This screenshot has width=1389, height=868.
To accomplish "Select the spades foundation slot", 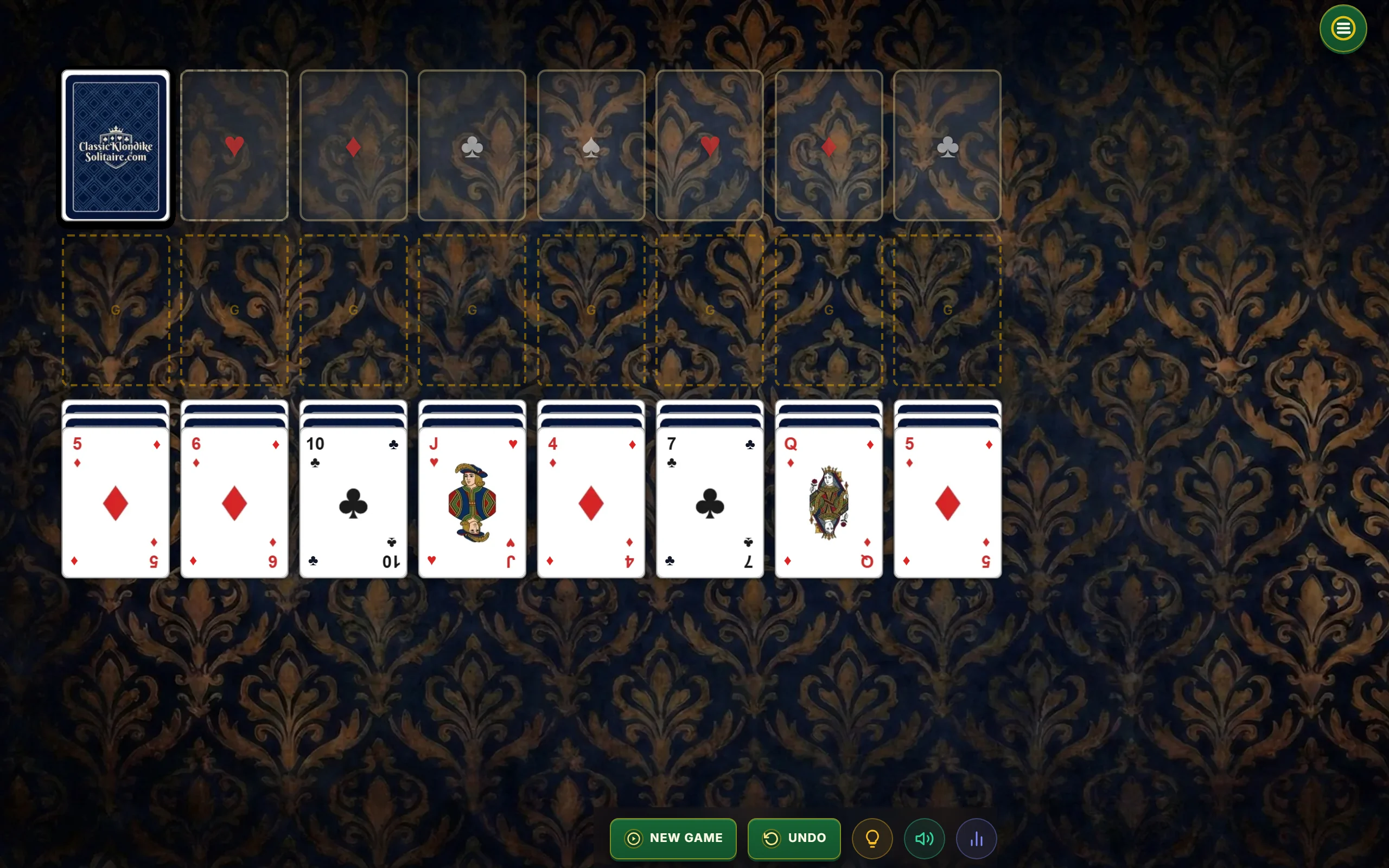I will [591, 145].
